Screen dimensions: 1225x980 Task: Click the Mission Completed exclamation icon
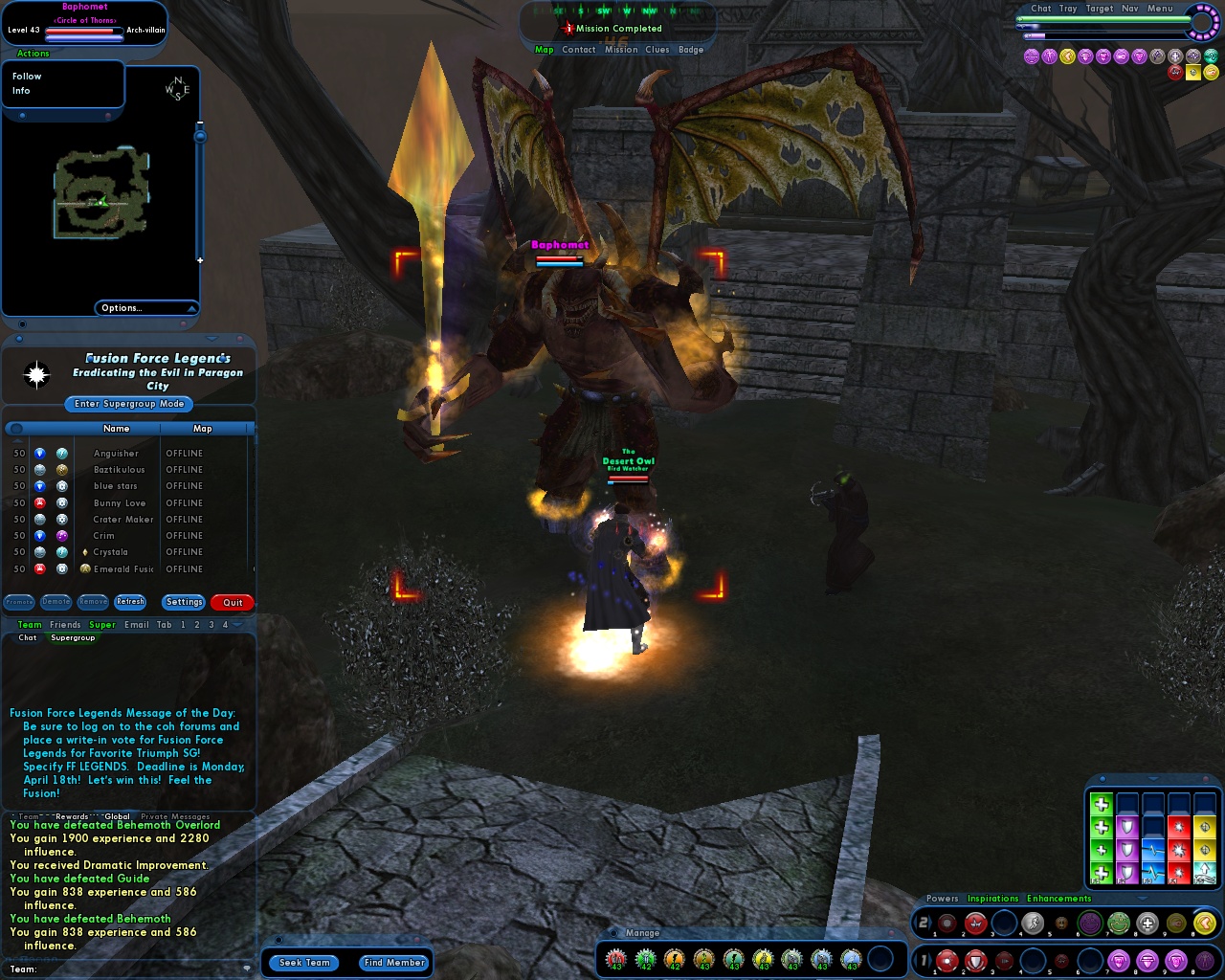click(567, 29)
